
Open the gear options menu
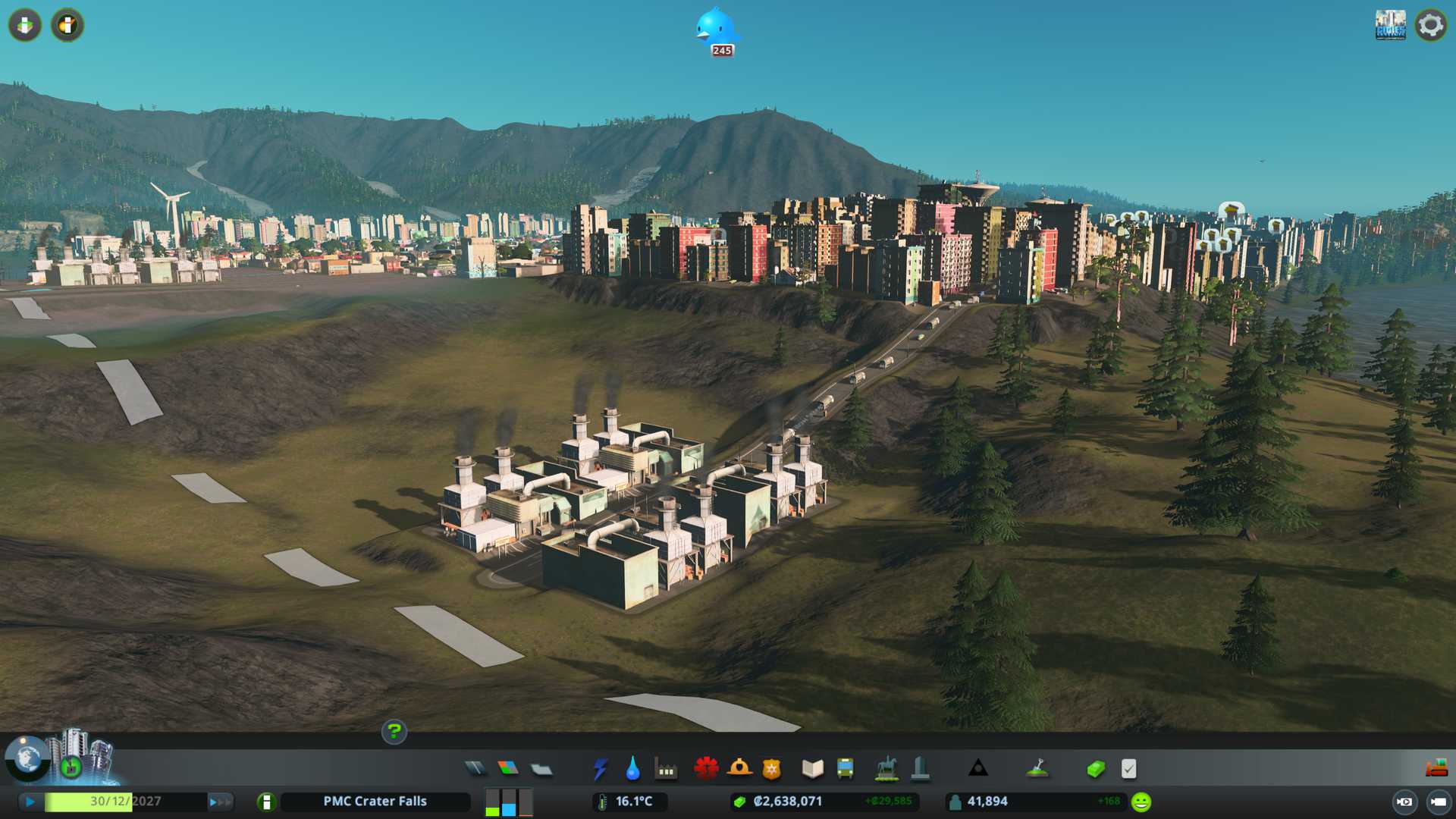point(1430,25)
